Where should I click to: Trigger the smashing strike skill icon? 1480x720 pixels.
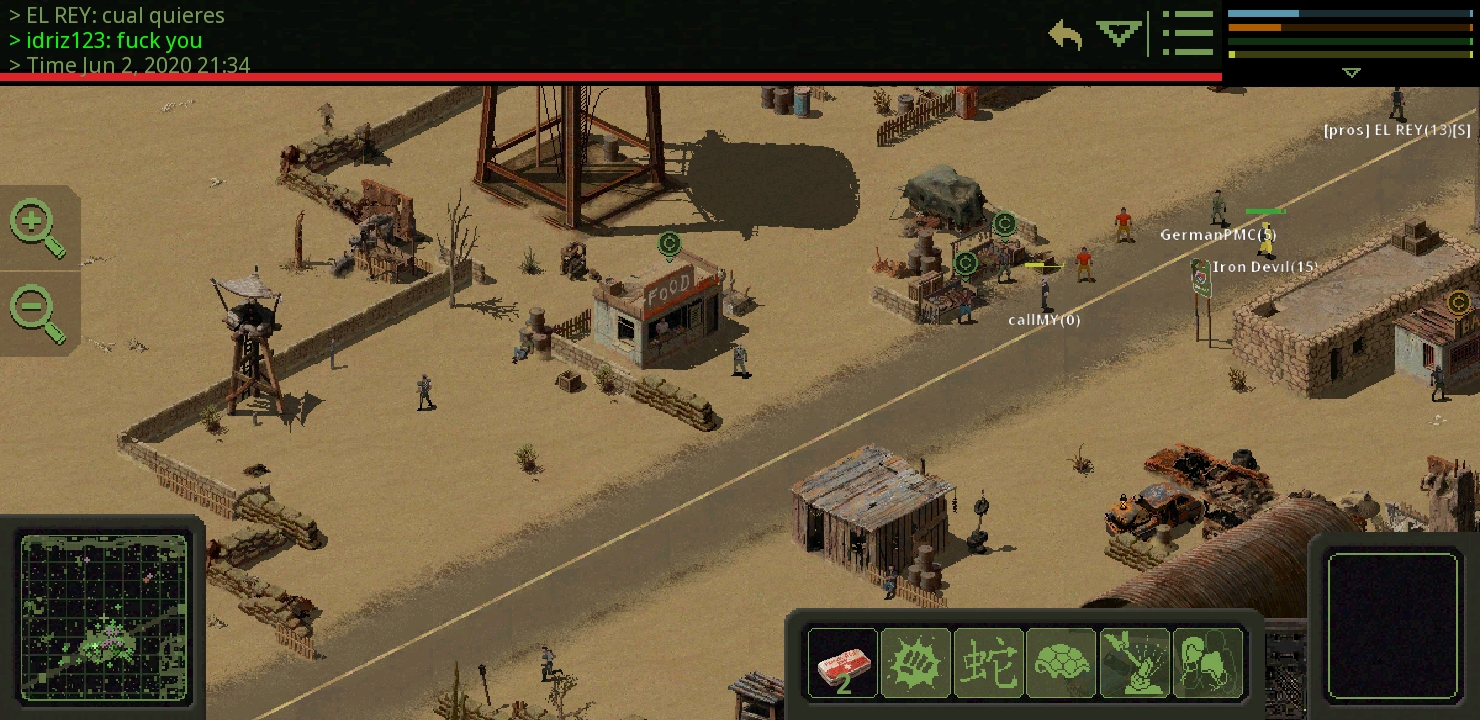pos(1134,662)
